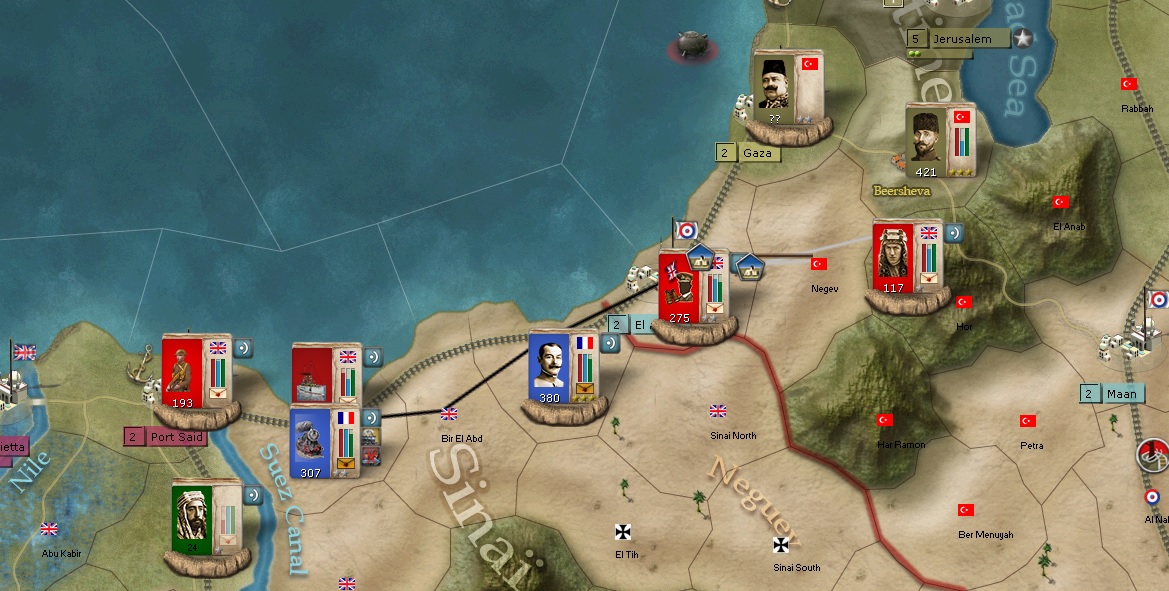The height and width of the screenshot is (591, 1169).
Task: Click the Port Said city label
Action: pos(176,437)
